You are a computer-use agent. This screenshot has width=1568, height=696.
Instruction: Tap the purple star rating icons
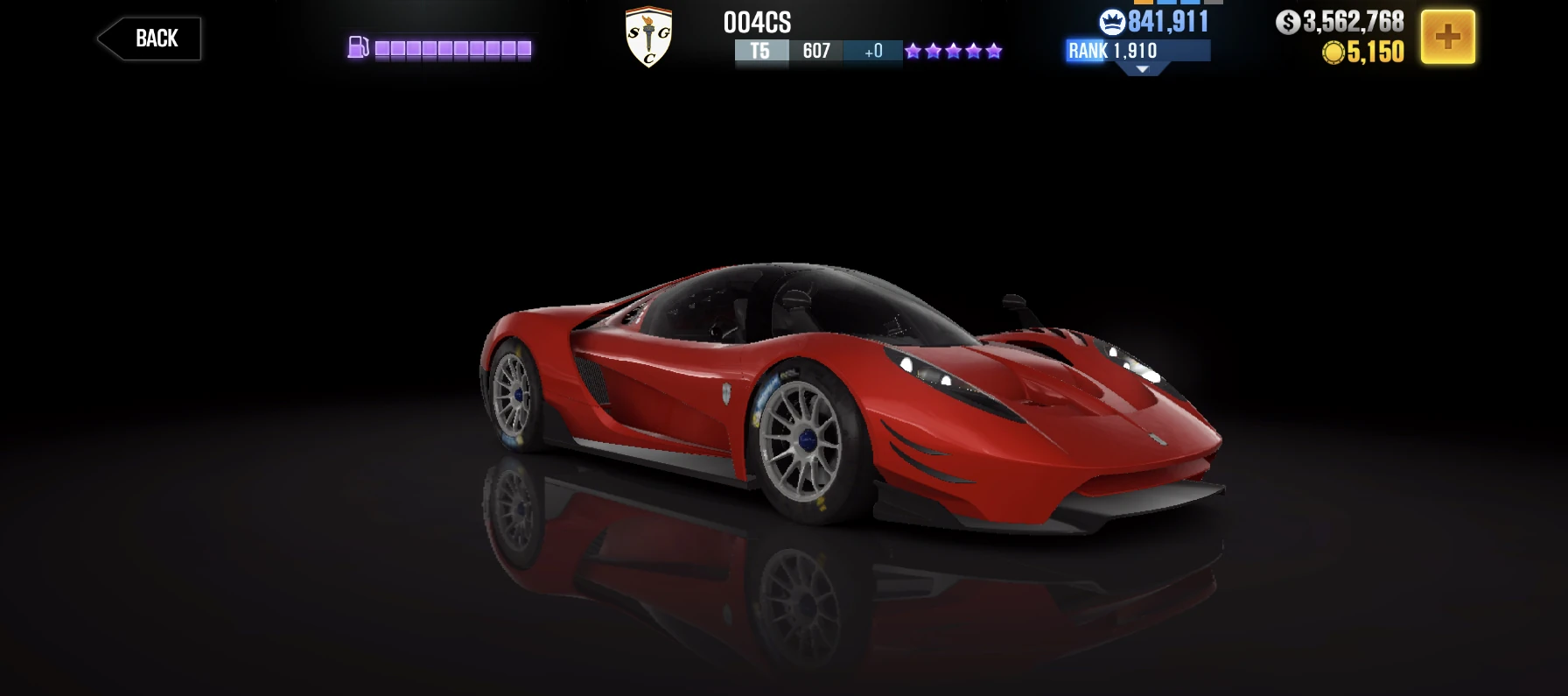pos(952,51)
